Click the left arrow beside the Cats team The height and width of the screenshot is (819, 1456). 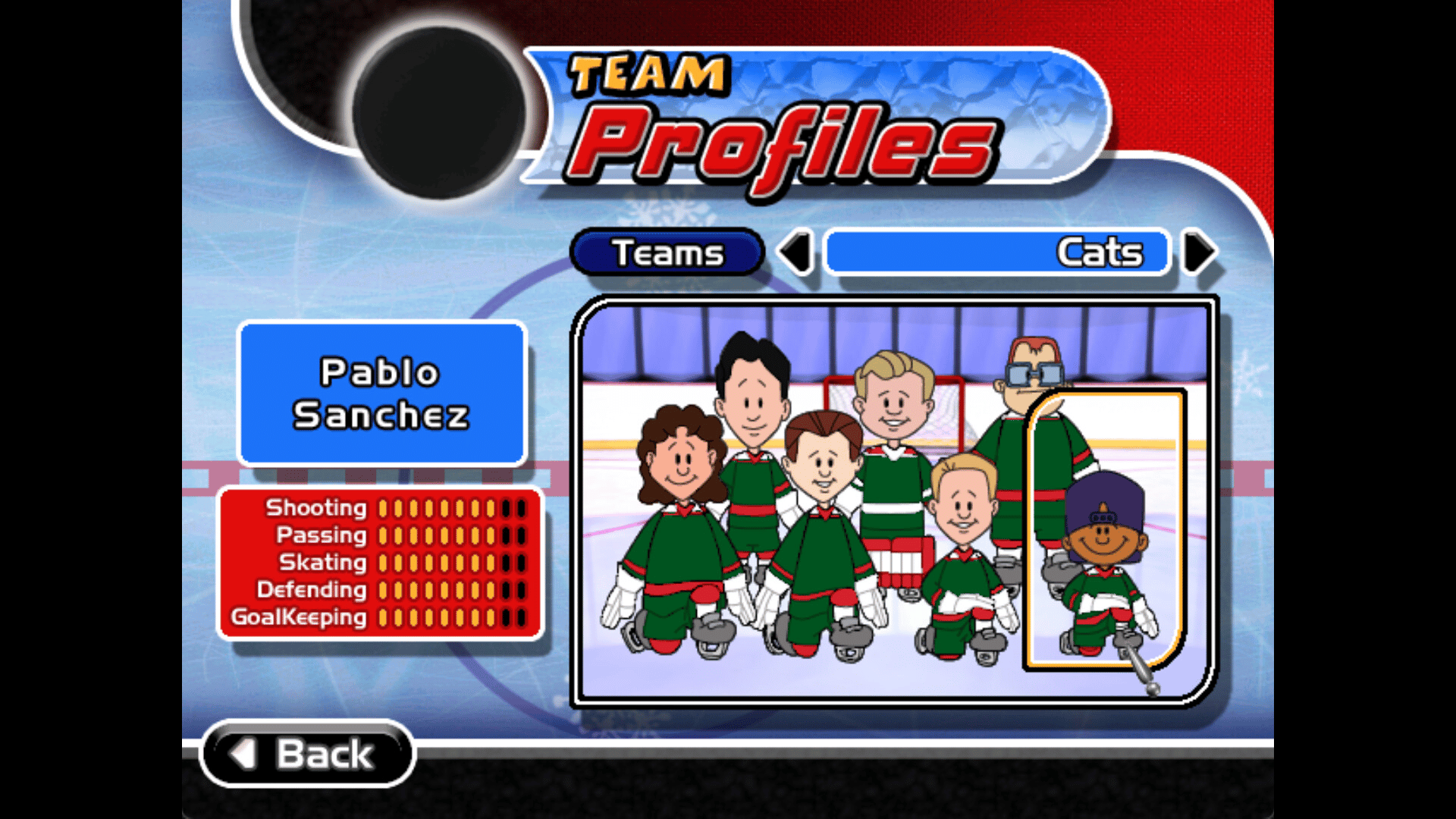click(x=795, y=253)
